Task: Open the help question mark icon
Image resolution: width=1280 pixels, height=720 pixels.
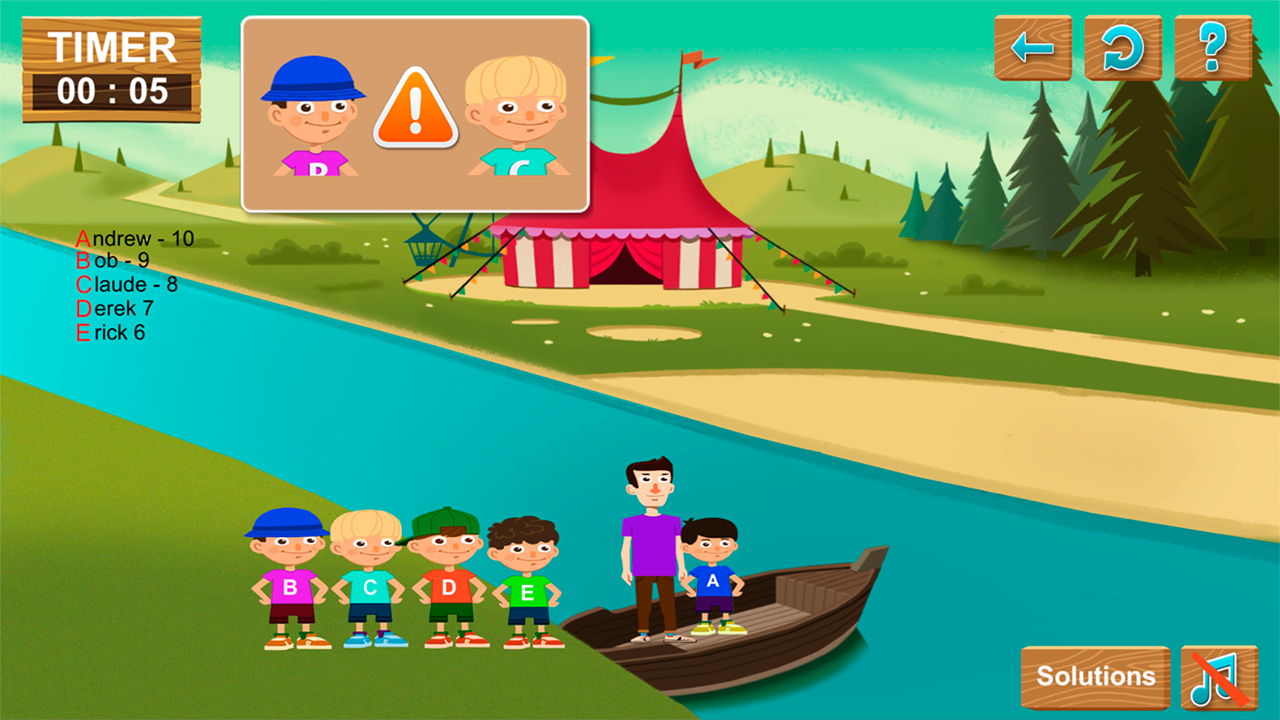Action: point(1210,47)
